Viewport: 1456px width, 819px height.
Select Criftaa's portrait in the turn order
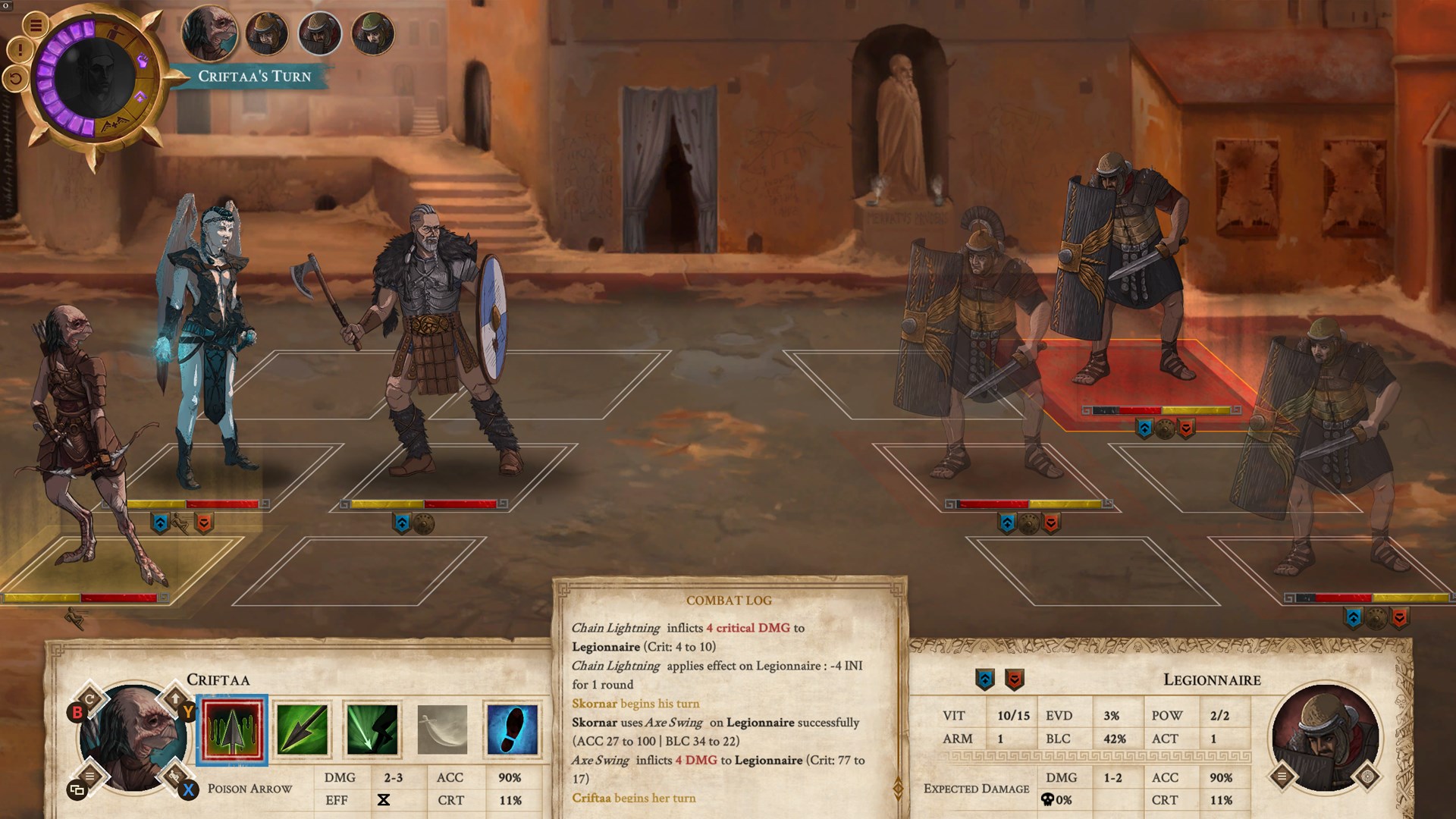[210, 33]
